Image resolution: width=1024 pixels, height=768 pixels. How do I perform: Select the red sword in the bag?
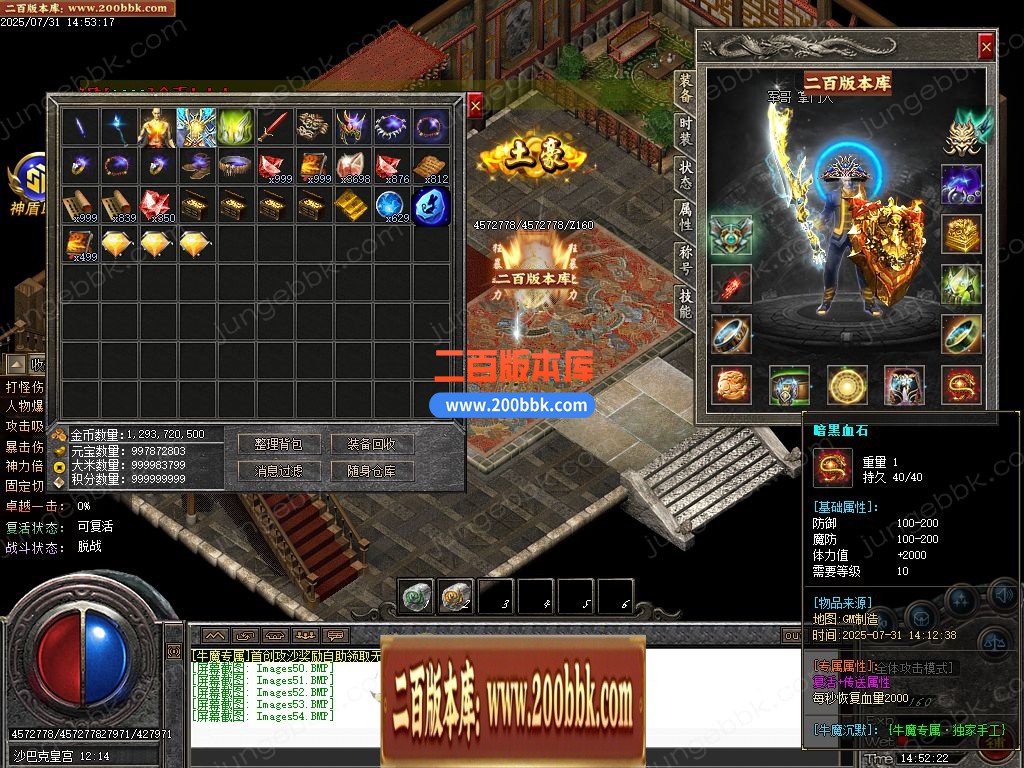point(274,126)
